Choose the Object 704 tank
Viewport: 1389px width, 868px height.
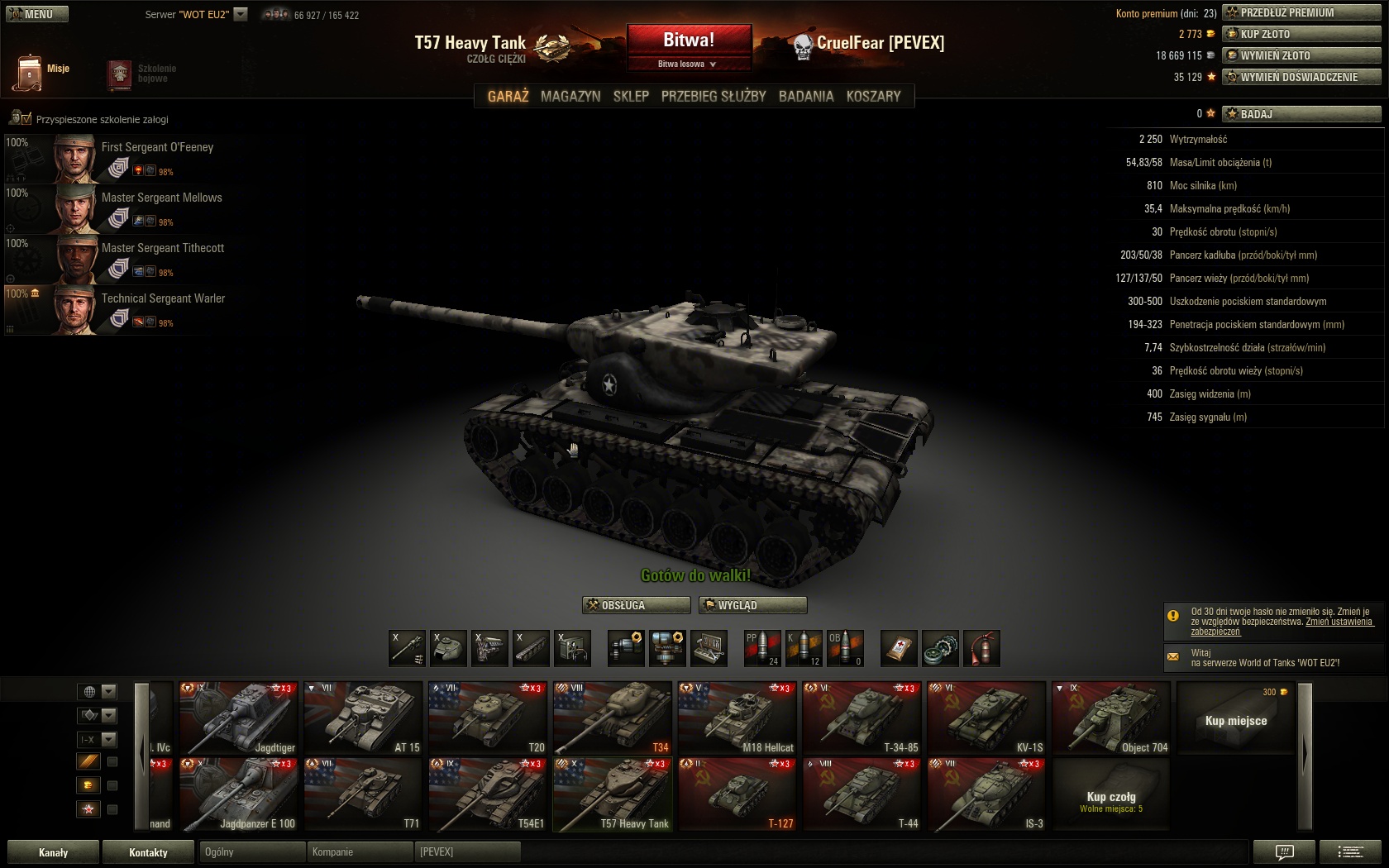tap(1111, 718)
